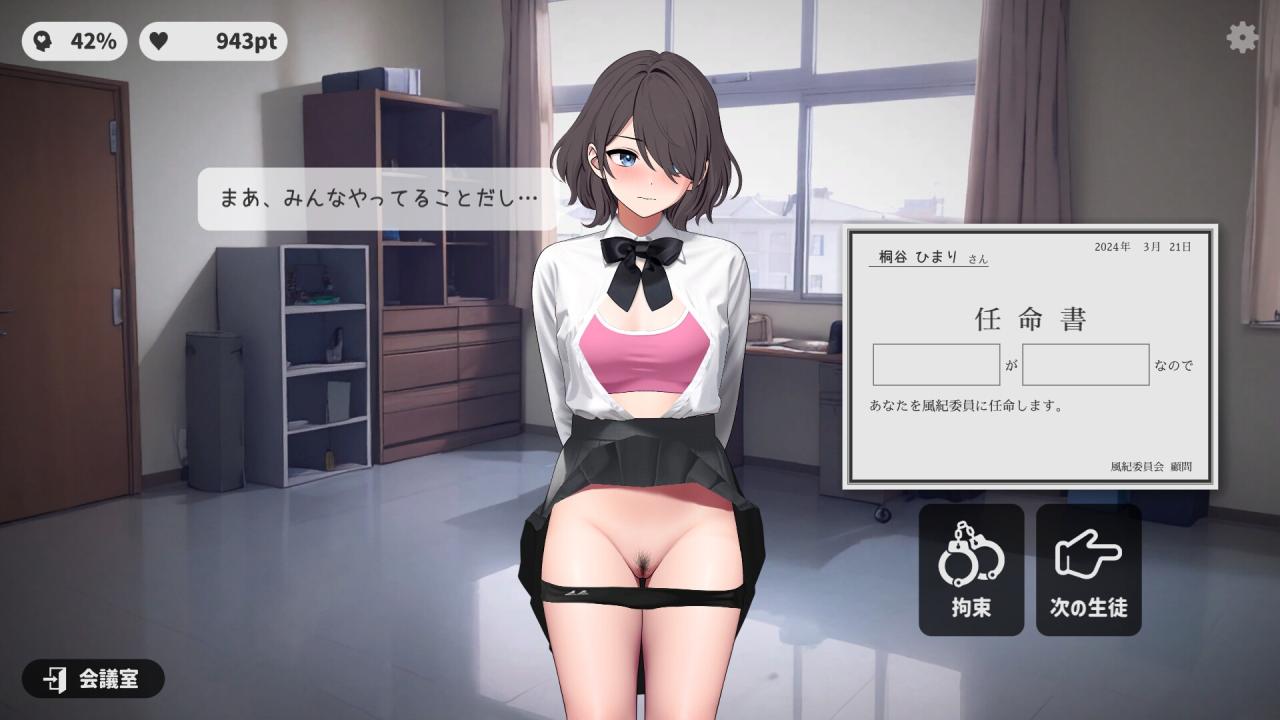Click the left blank box before が
This screenshot has height=720, width=1280.
click(936, 365)
